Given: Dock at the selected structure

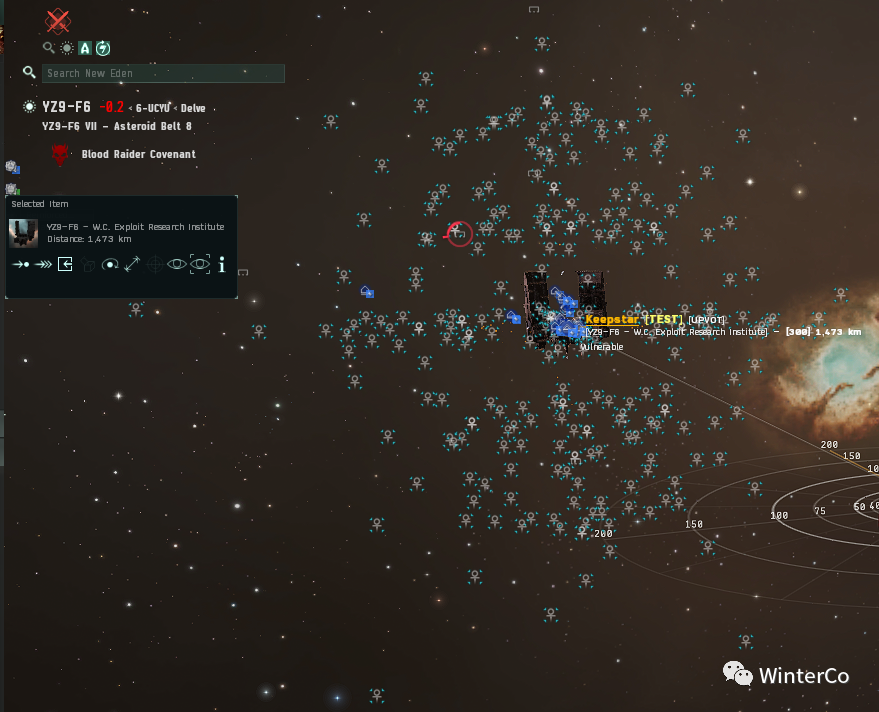Looking at the screenshot, I should (x=65, y=264).
